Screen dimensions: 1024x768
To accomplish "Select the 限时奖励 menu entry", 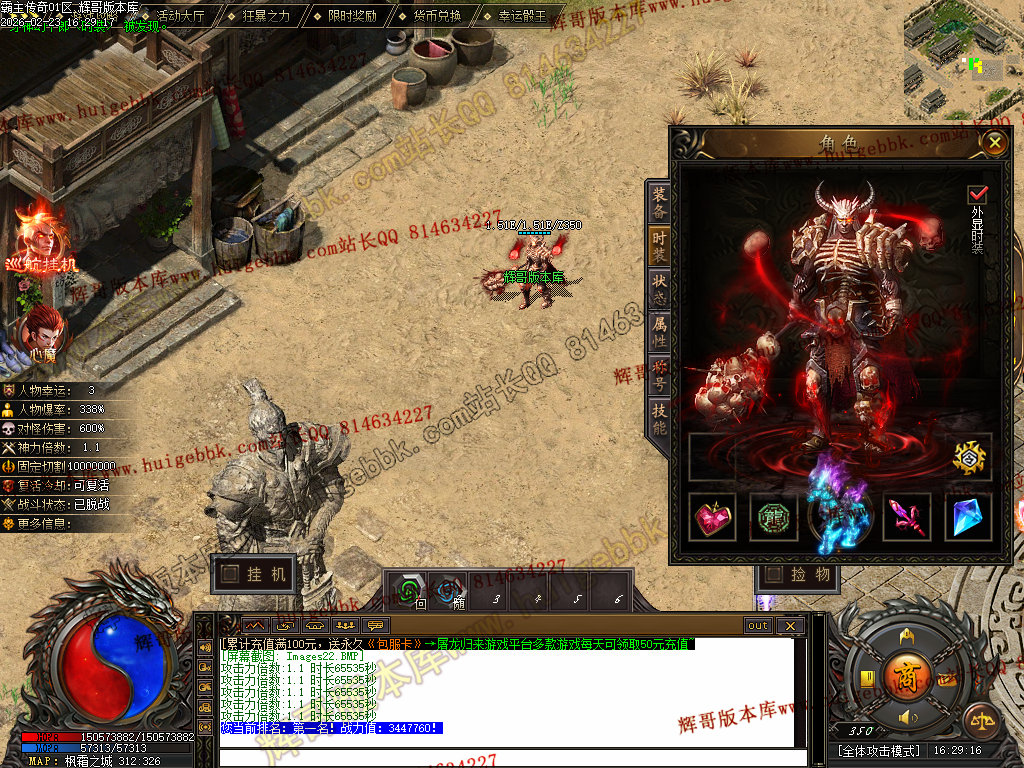I will click(352, 16).
